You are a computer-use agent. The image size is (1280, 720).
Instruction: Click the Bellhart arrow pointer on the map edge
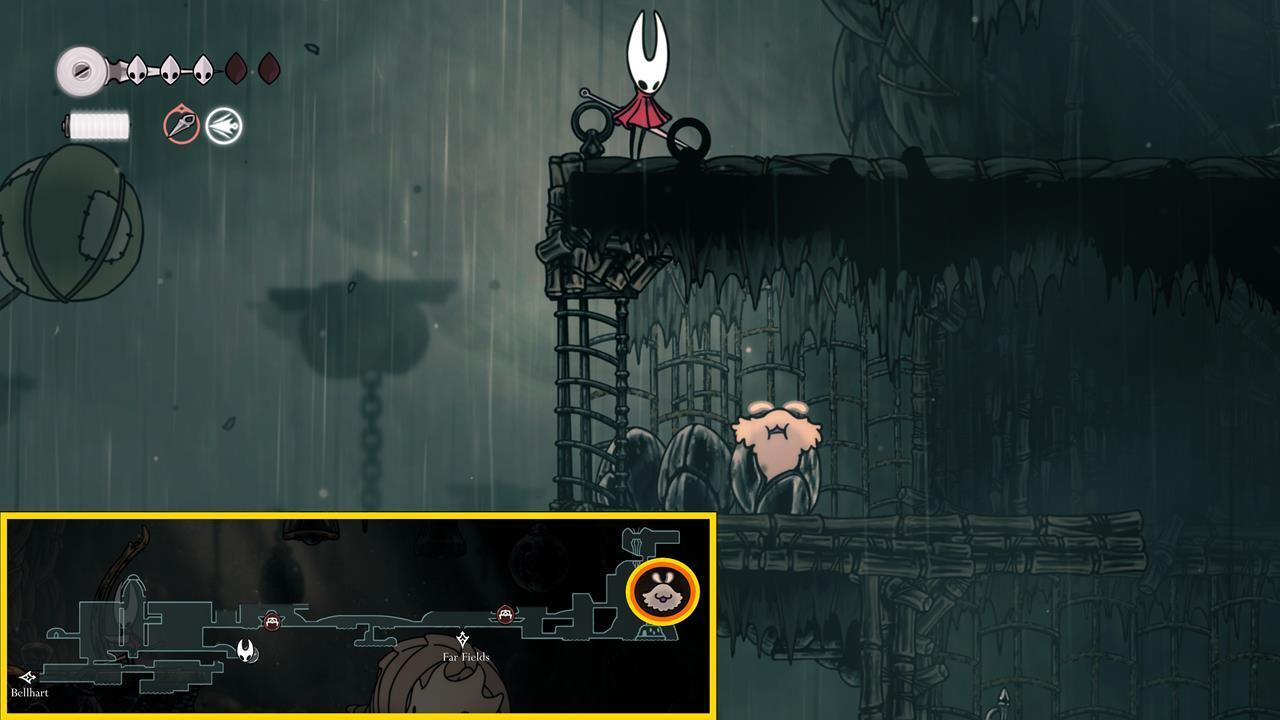tap(31, 676)
